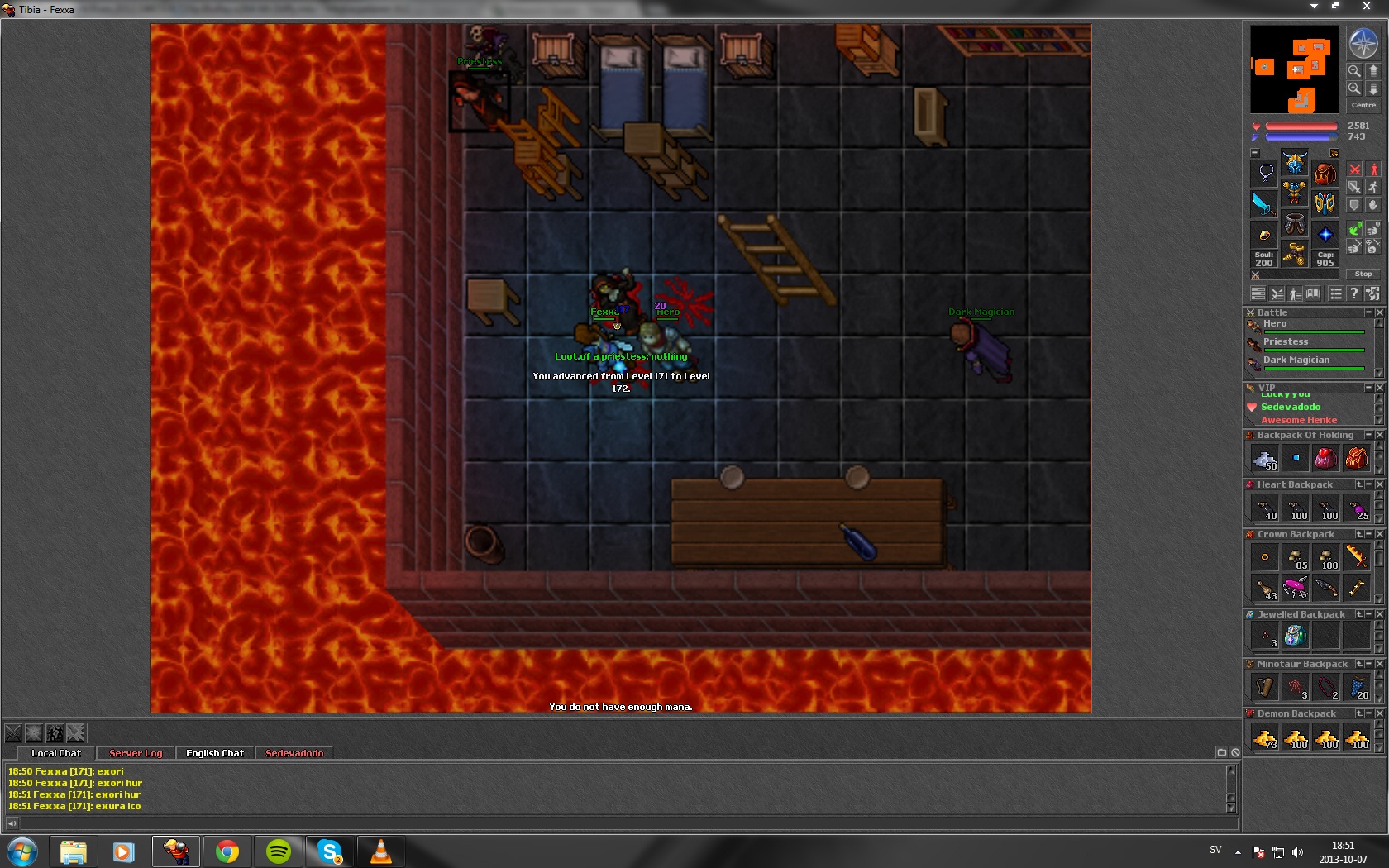Click Sedevadodo in the VIP list
The height and width of the screenshot is (868, 1389).
point(1290,407)
